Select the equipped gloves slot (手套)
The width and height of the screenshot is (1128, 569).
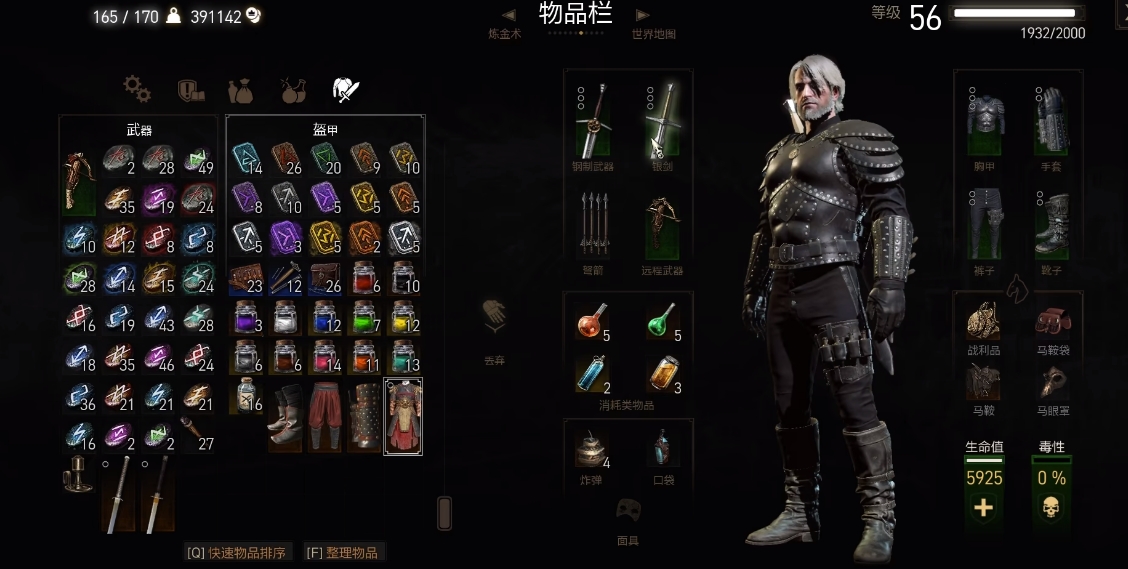(x=1051, y=120)
